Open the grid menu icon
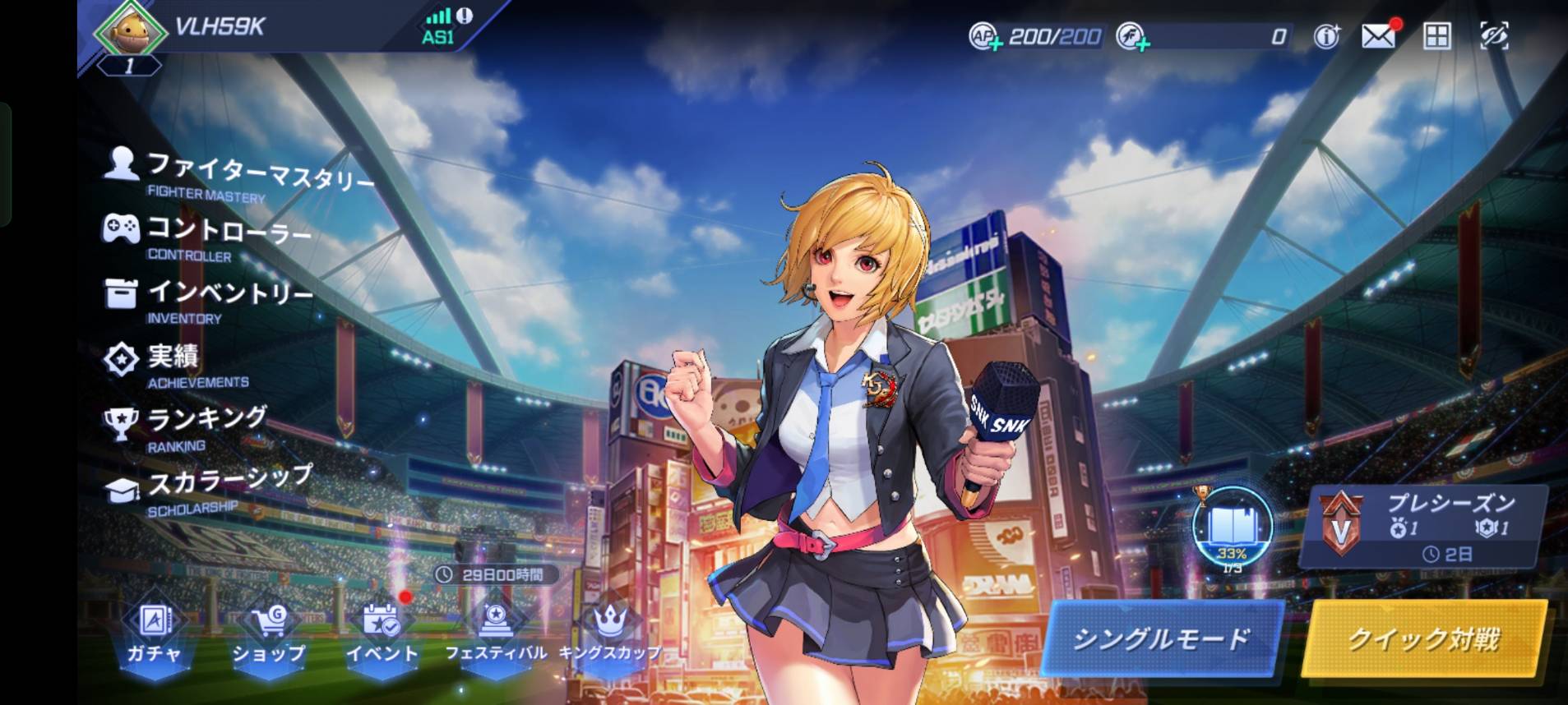The height and width of the screenshot is (705, 1568). point(1436,36)
